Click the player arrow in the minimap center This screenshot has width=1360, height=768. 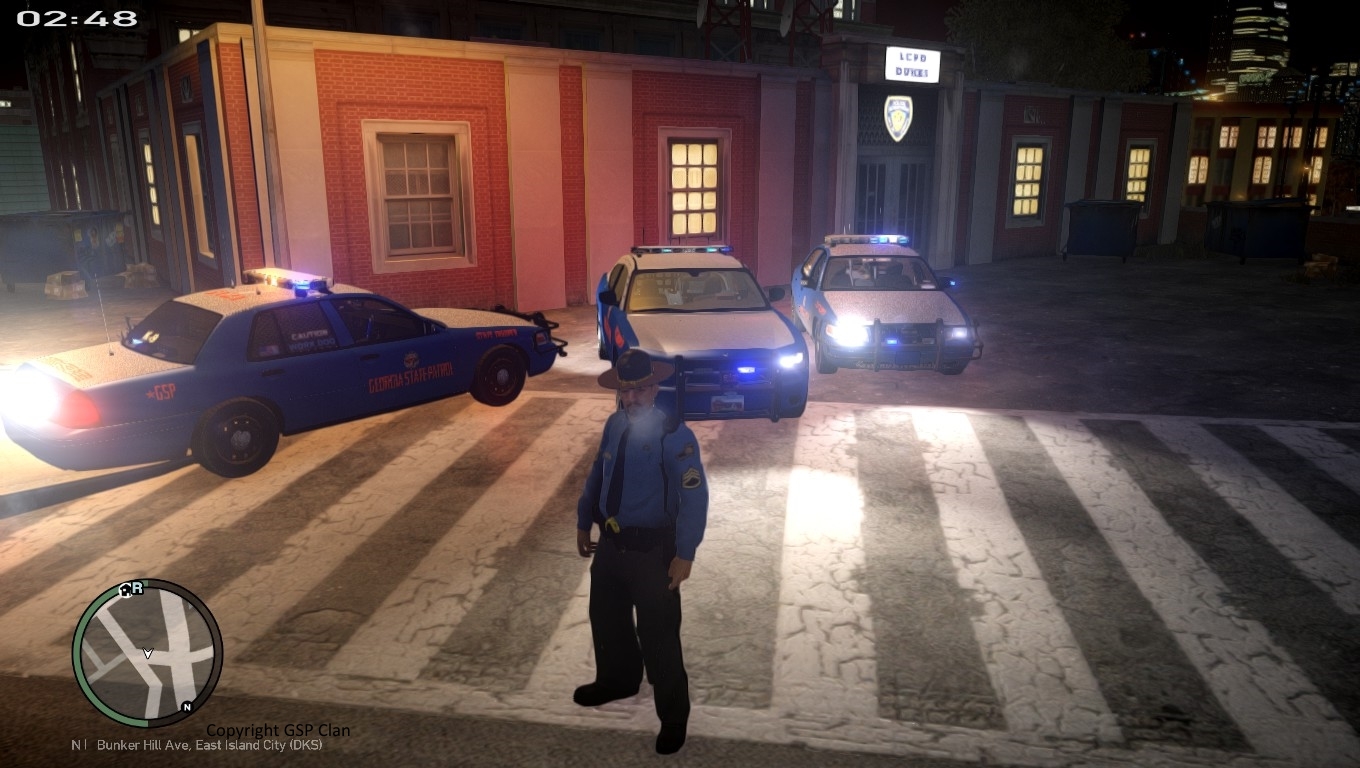(x=147, y=653)
